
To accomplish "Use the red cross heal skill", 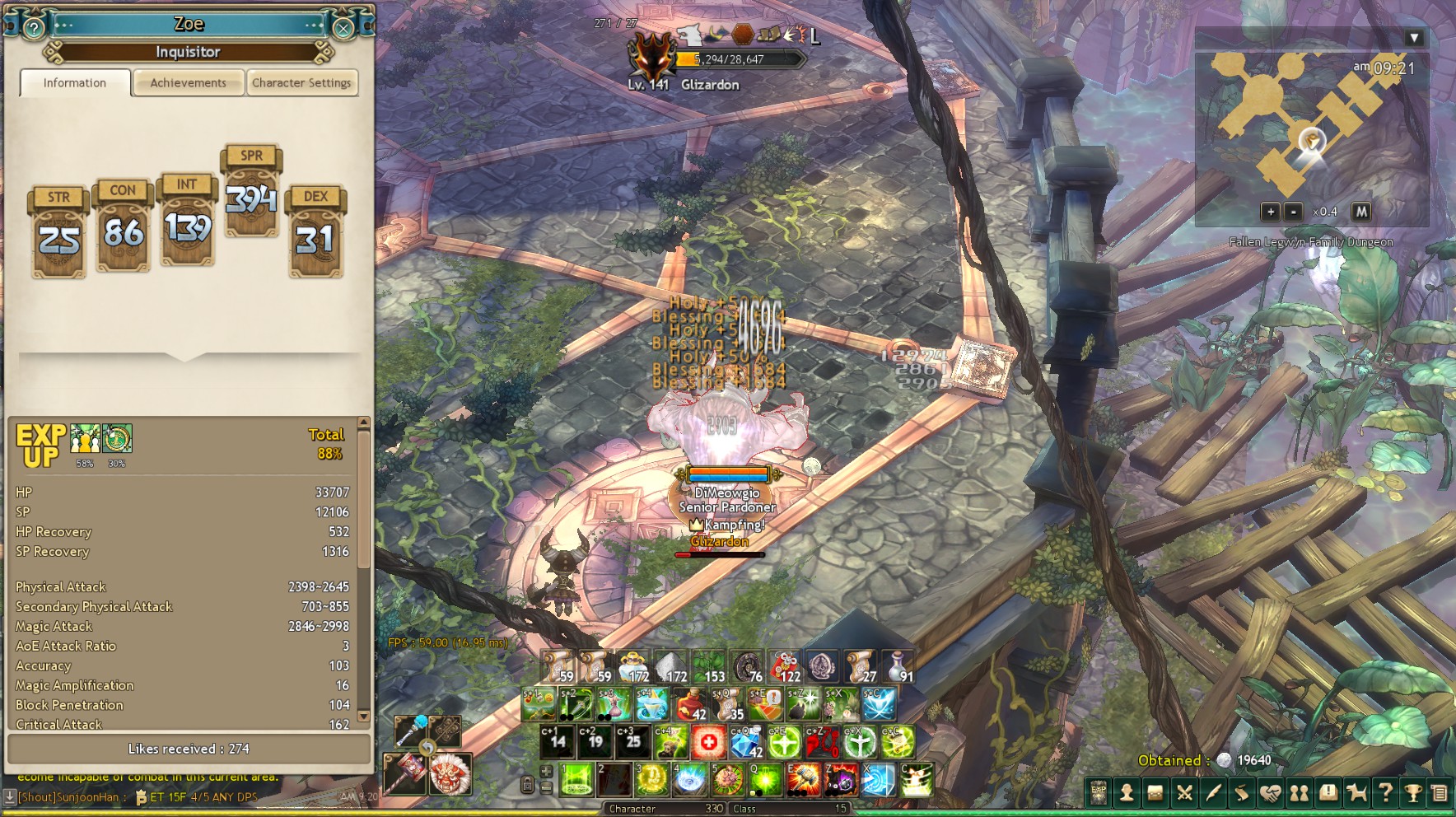I will tap(708, 743).
